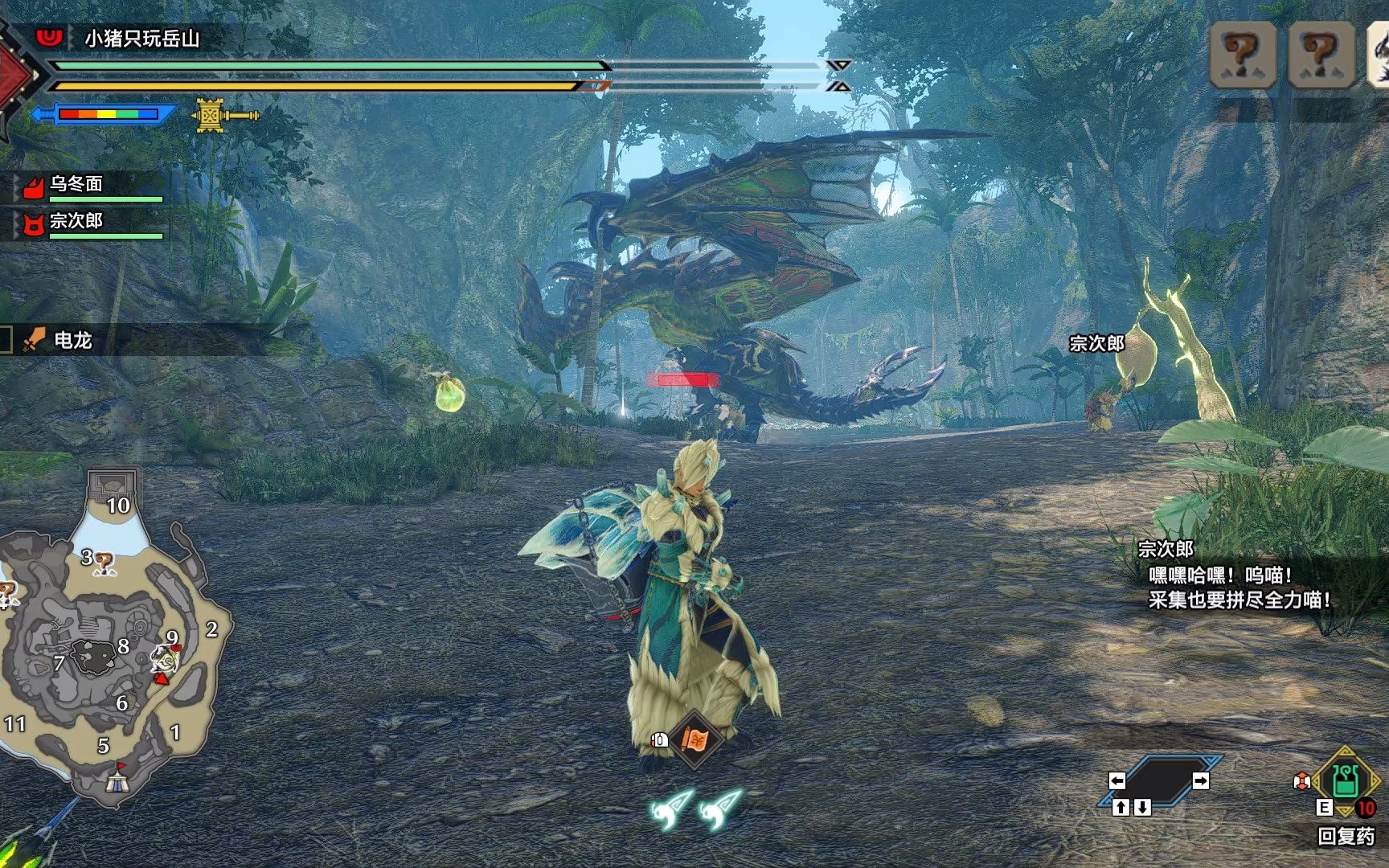The height and width of the screenshot is (868, 1389).
Task: Select buddy 宗次郎 in the party list
Action: [76, 221]
